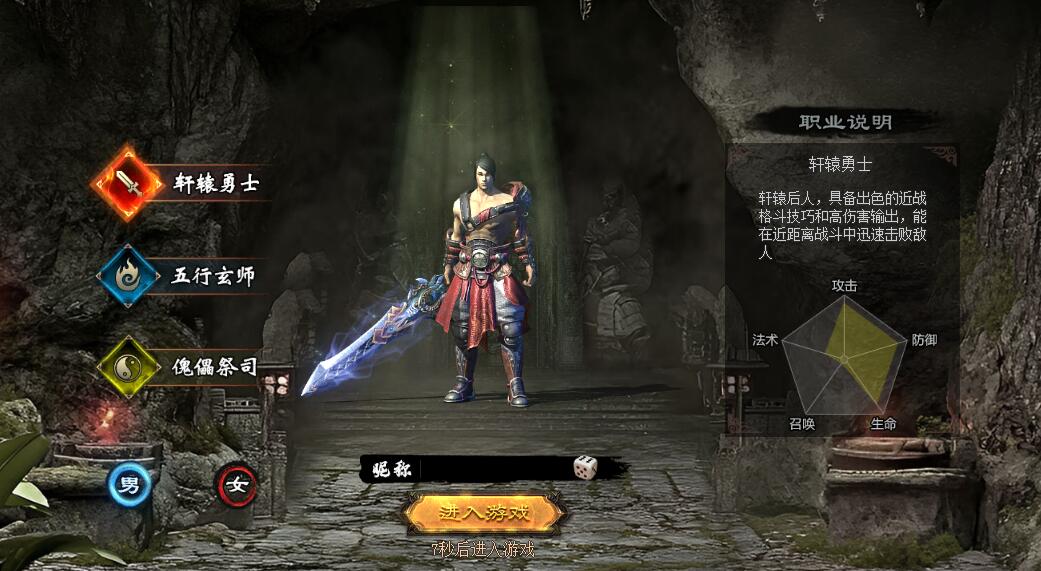Viewport: 1041px width, 571px height.
Task: Switch to female gender 女
Action: click(x=238, y=486)
